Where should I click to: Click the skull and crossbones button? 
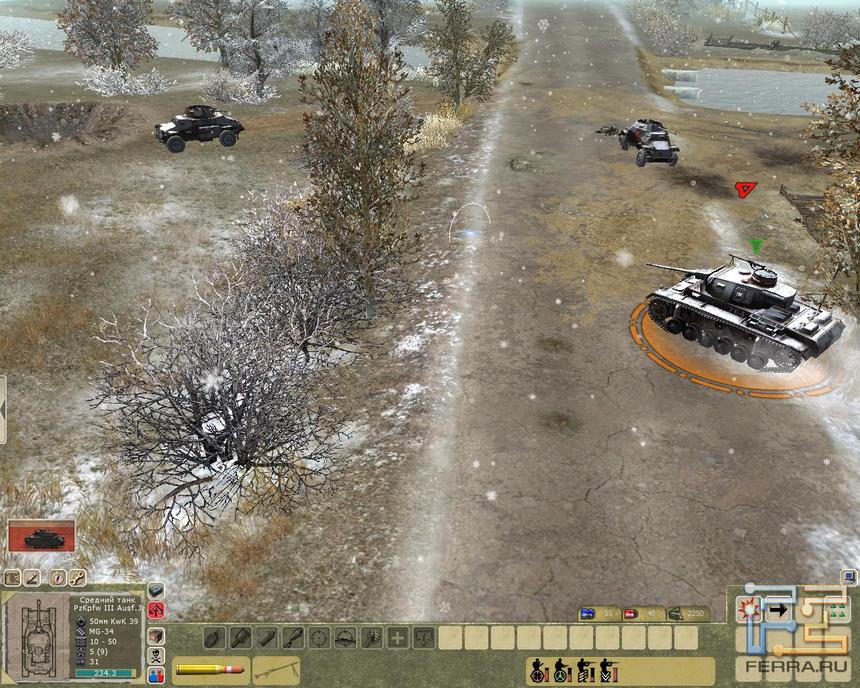point(157,655)
